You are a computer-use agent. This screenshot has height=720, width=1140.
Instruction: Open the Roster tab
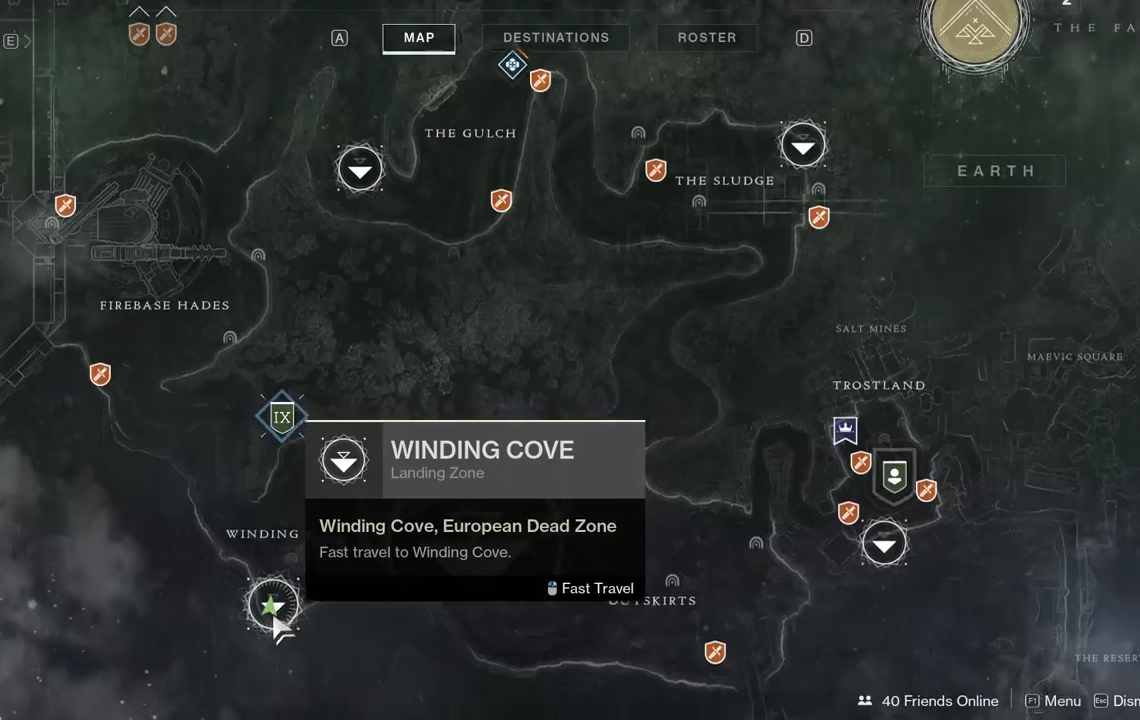[x=706, y=38]
